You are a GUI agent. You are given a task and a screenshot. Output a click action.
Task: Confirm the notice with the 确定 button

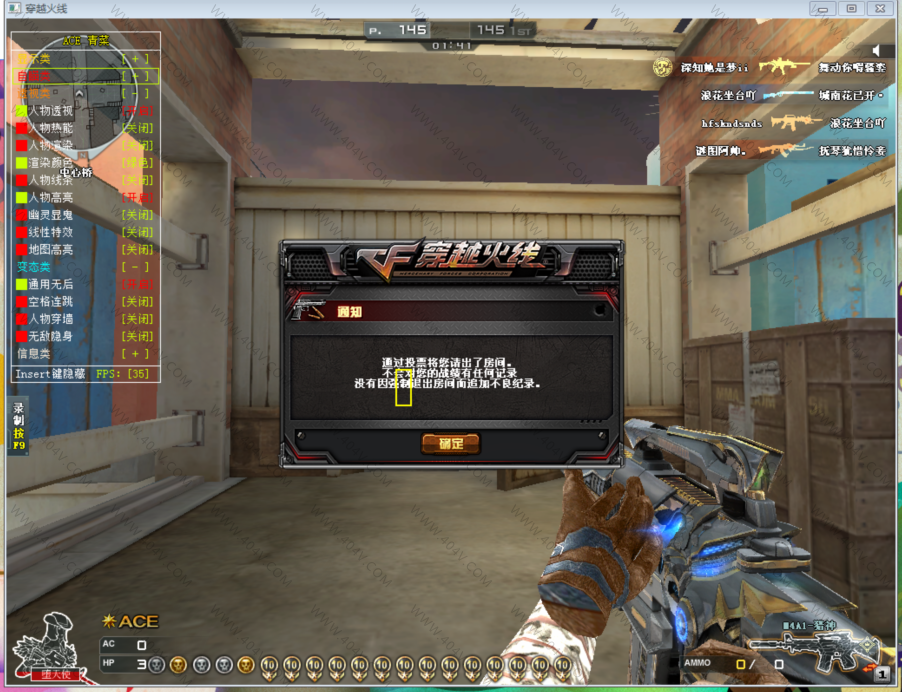click(450, 443)
